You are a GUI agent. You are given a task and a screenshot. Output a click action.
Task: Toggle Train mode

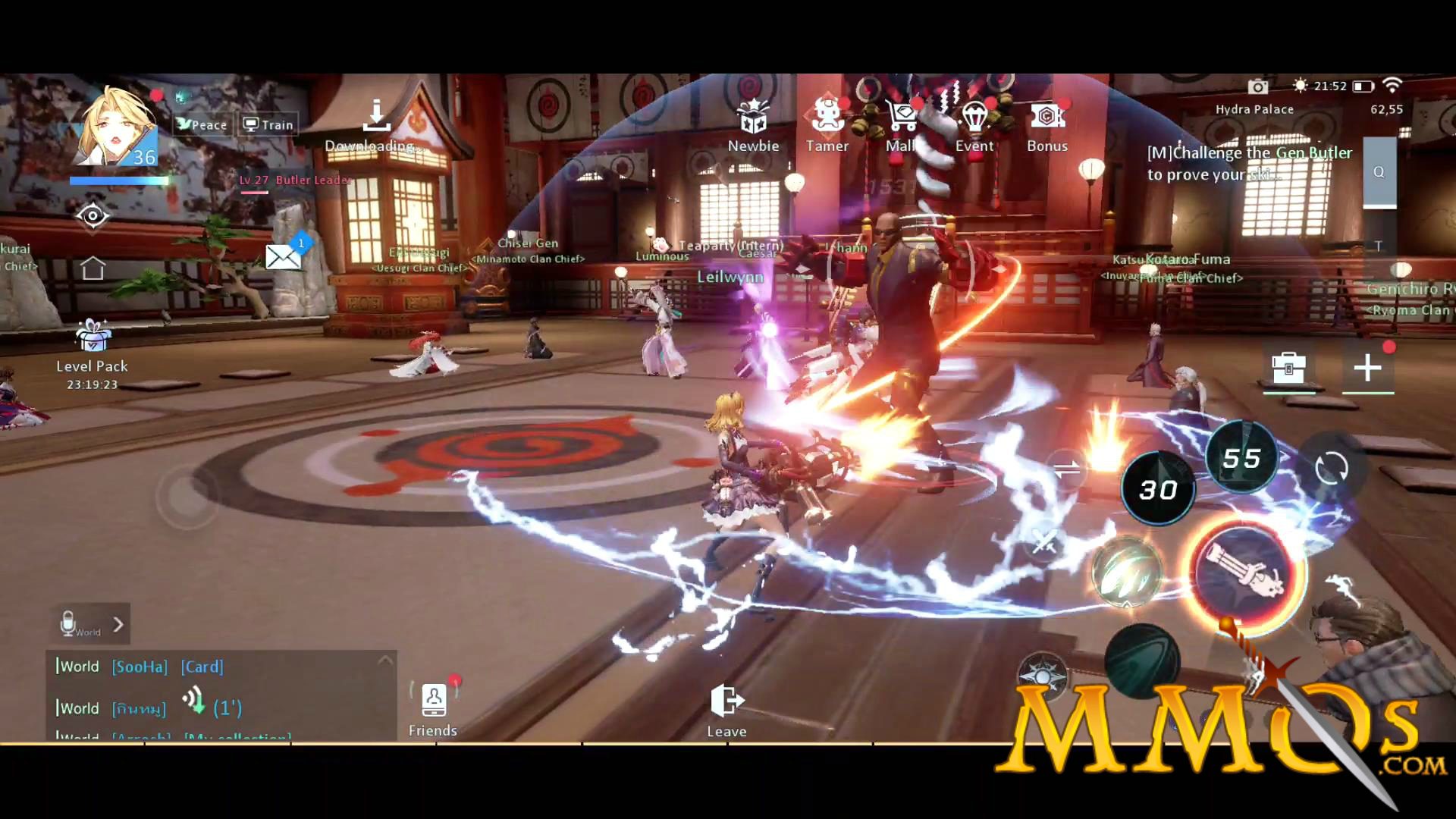(x=267, y=124)
